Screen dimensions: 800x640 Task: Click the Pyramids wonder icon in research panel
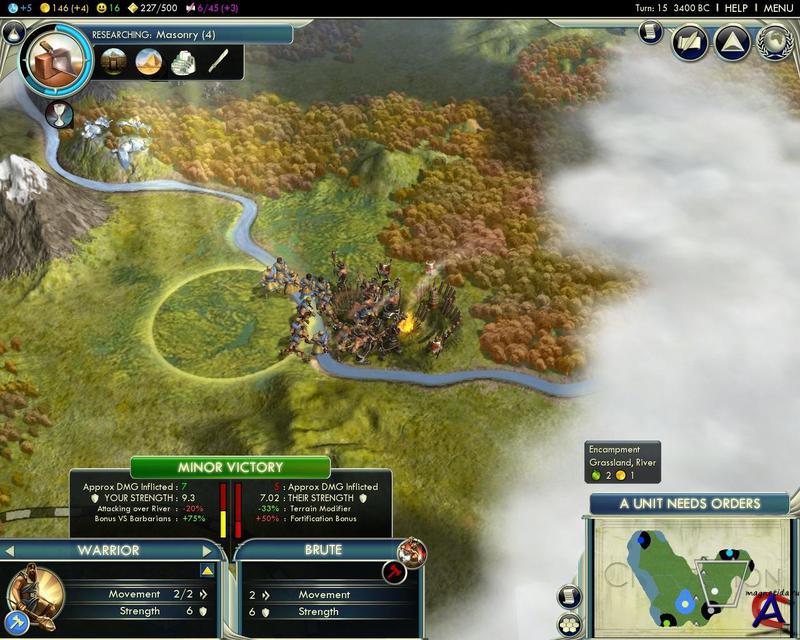(148, 62)
